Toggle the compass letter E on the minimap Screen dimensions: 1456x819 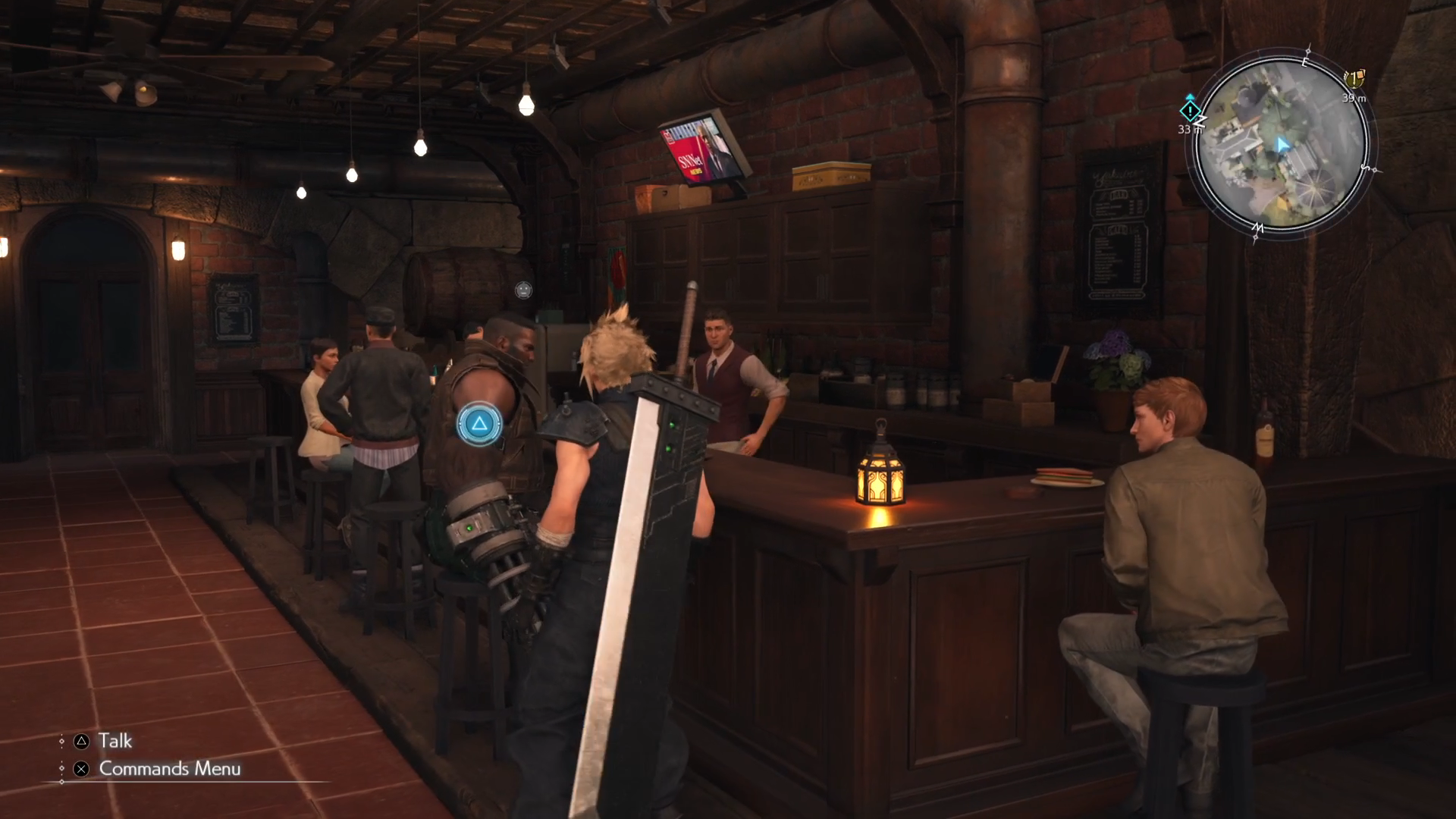[x=1305, y=62]
